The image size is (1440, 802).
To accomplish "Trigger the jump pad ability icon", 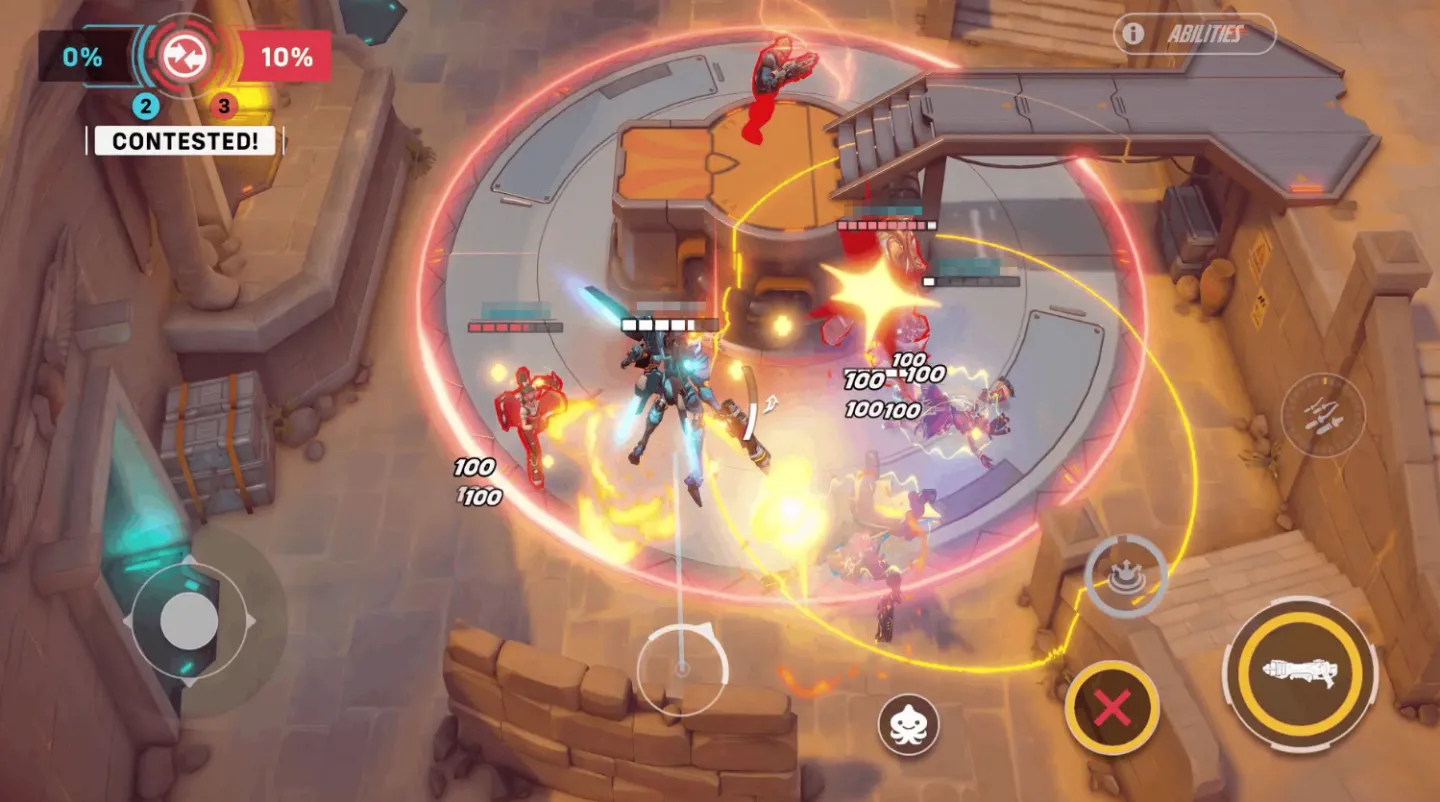I will [1126, 575].
